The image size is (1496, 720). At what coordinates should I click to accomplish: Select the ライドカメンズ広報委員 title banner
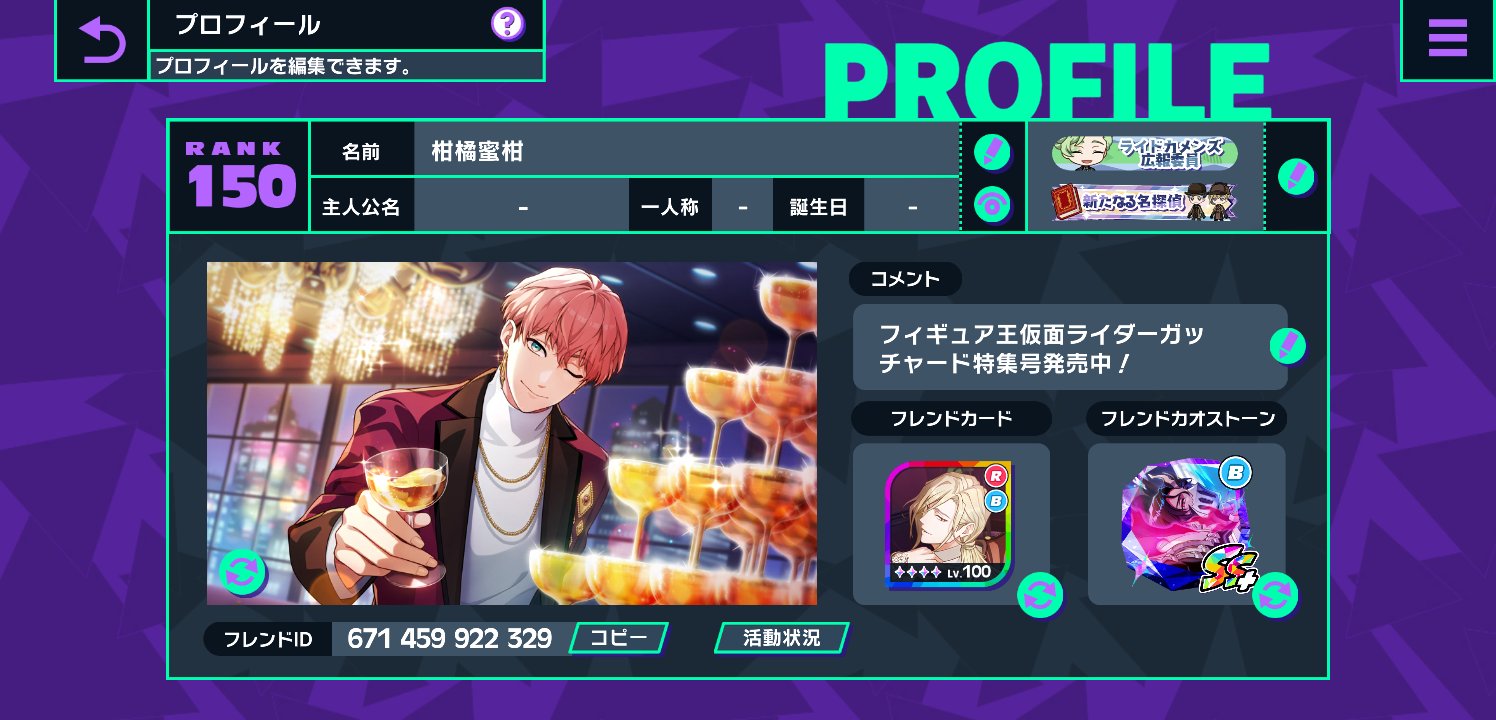1144,153
